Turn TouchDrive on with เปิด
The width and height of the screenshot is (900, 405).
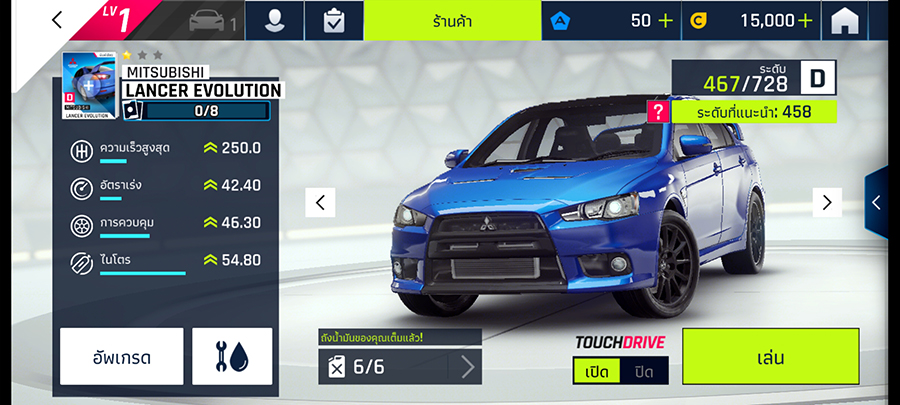coord(597,371)
